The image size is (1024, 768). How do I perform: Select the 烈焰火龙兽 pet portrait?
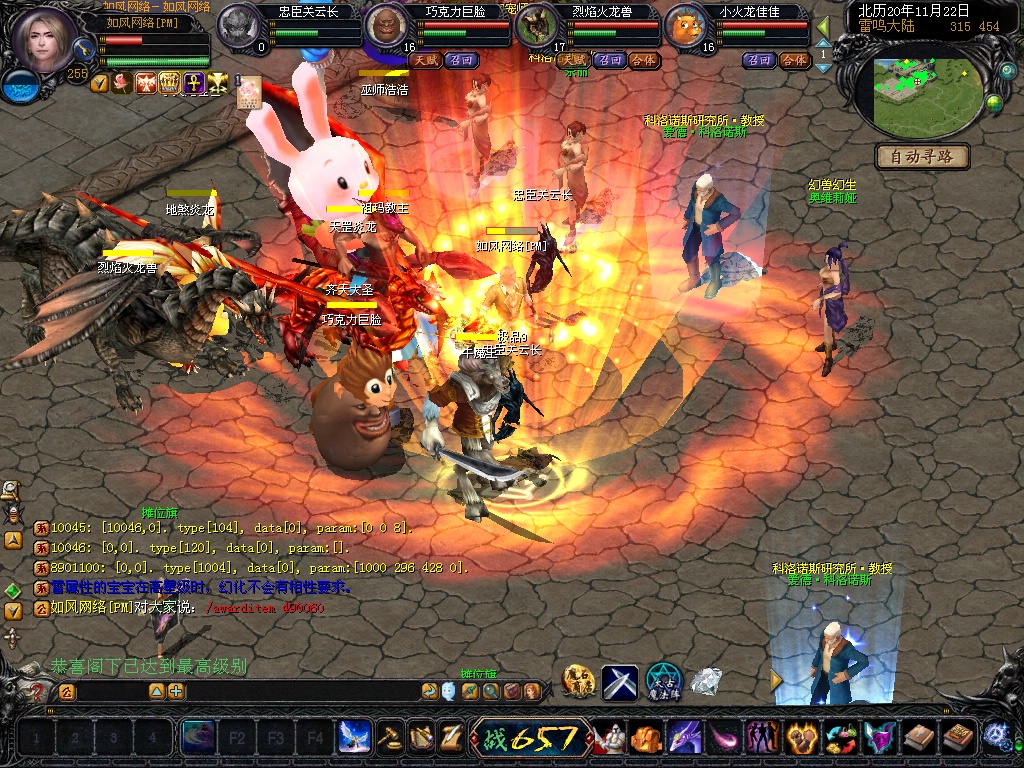click(537, 26)
